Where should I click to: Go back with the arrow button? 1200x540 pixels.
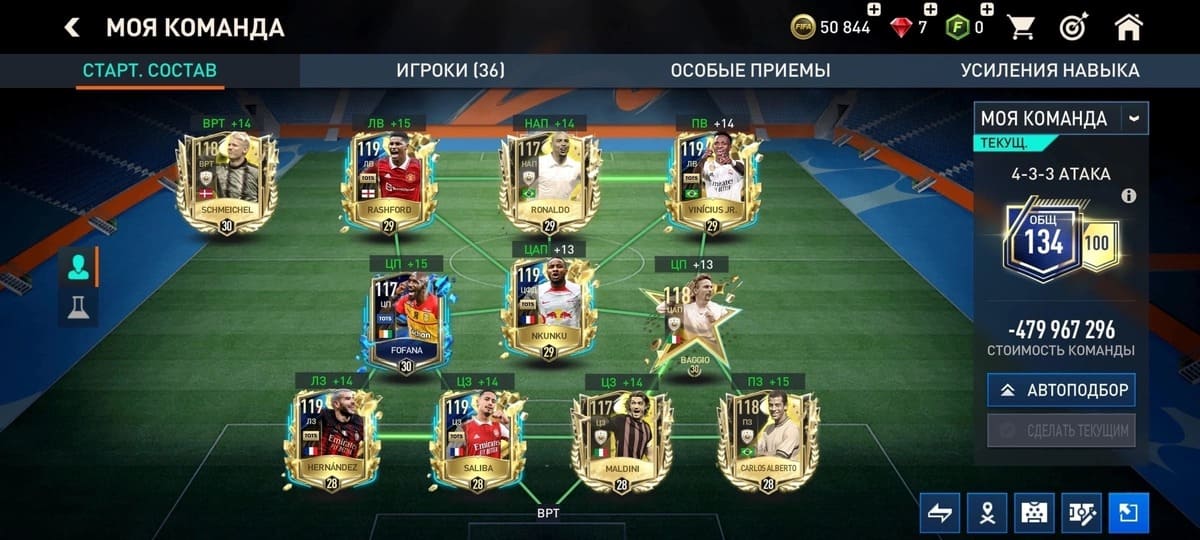(71, 27)
